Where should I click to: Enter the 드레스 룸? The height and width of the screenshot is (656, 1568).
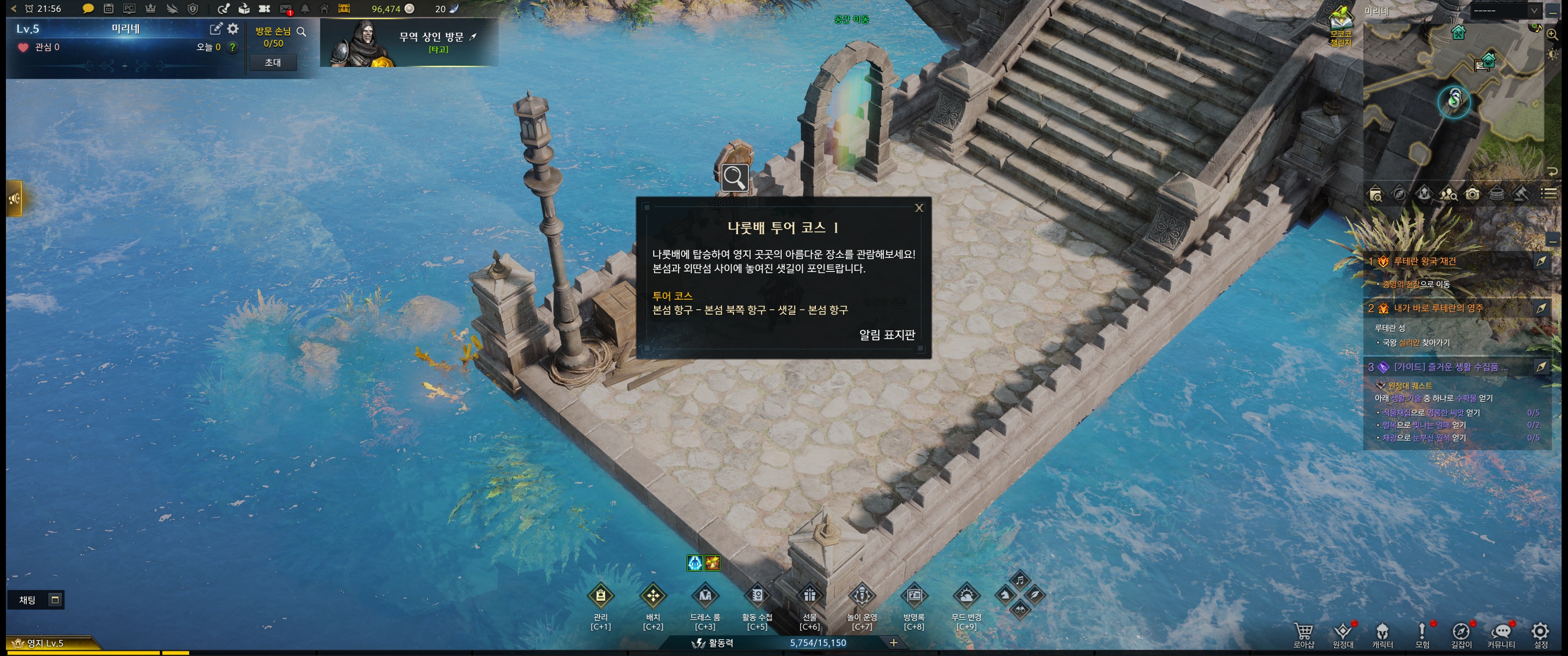coord(705,596)
